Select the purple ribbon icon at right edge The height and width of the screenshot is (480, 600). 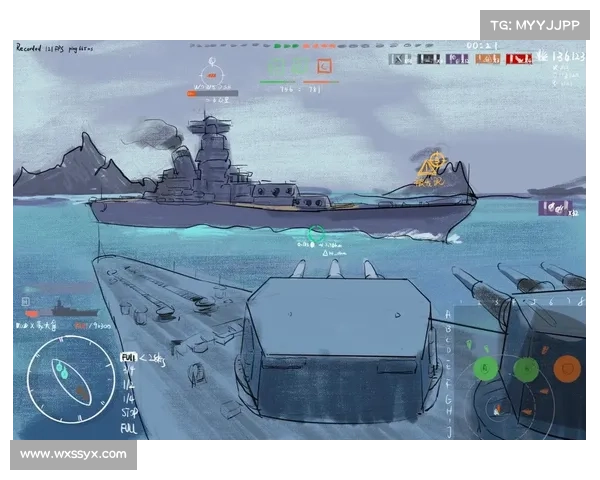click(x=554, y=207)
